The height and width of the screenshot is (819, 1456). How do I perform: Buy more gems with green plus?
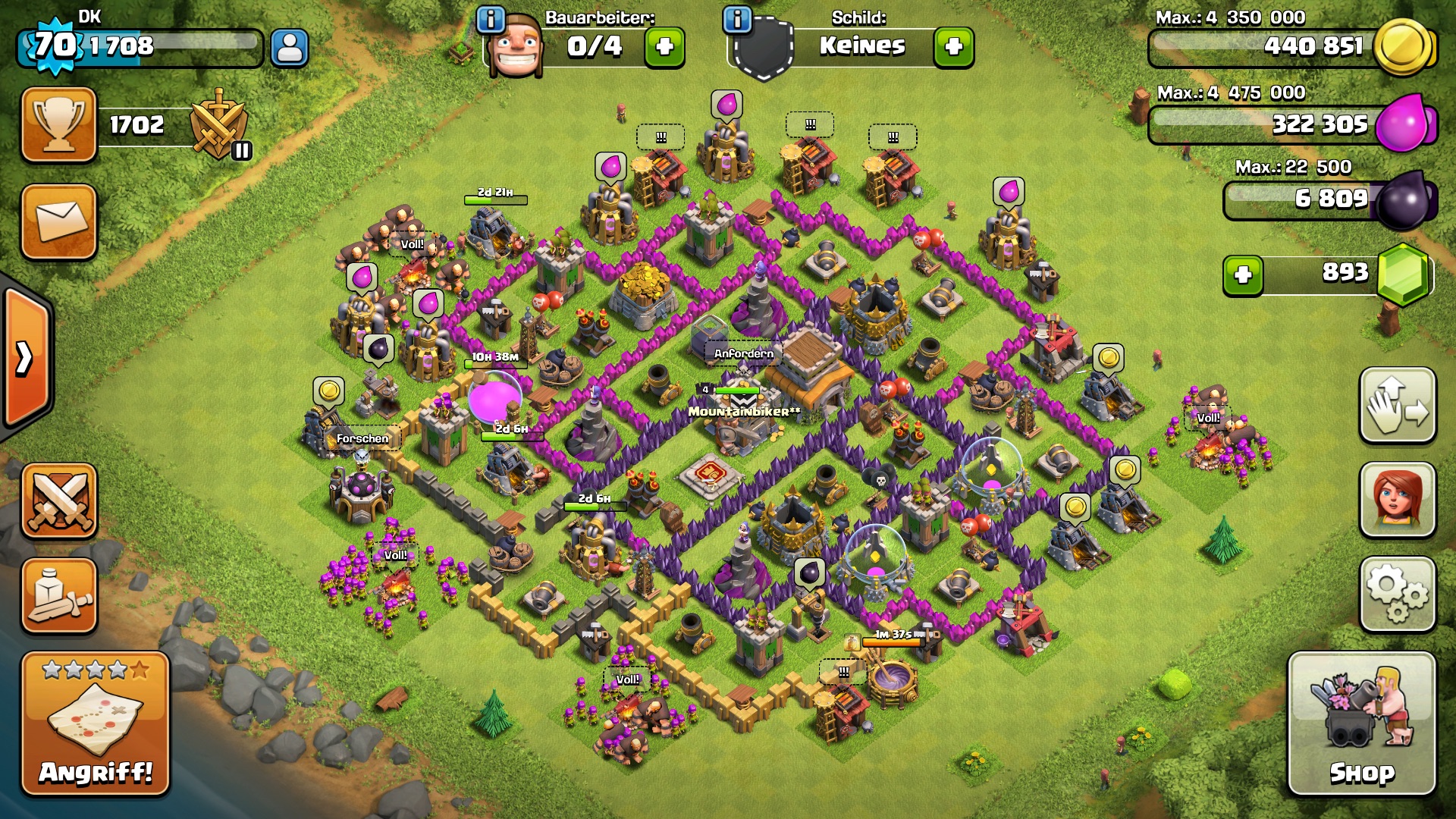1243,275
